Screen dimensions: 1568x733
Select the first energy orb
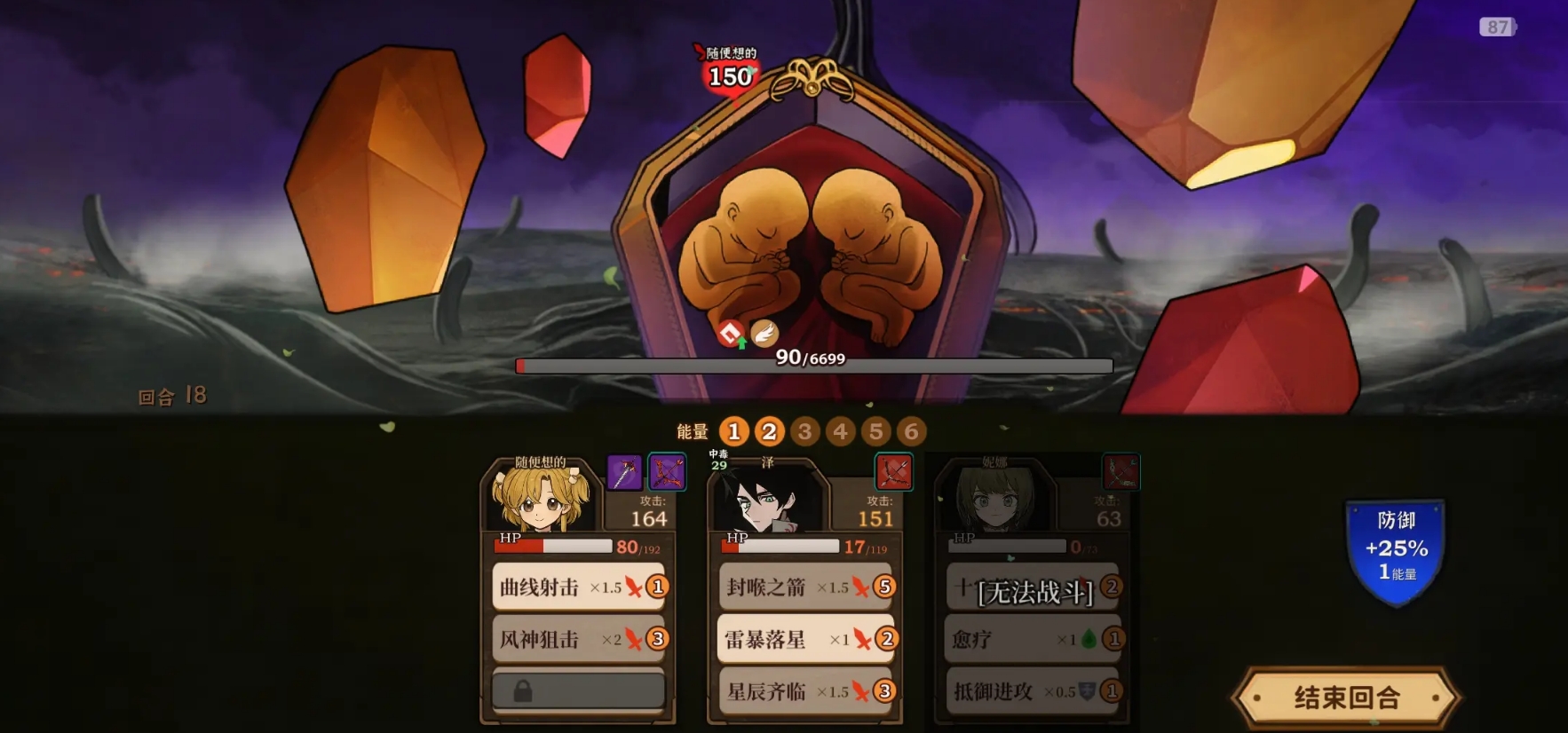tap(734, 431)
